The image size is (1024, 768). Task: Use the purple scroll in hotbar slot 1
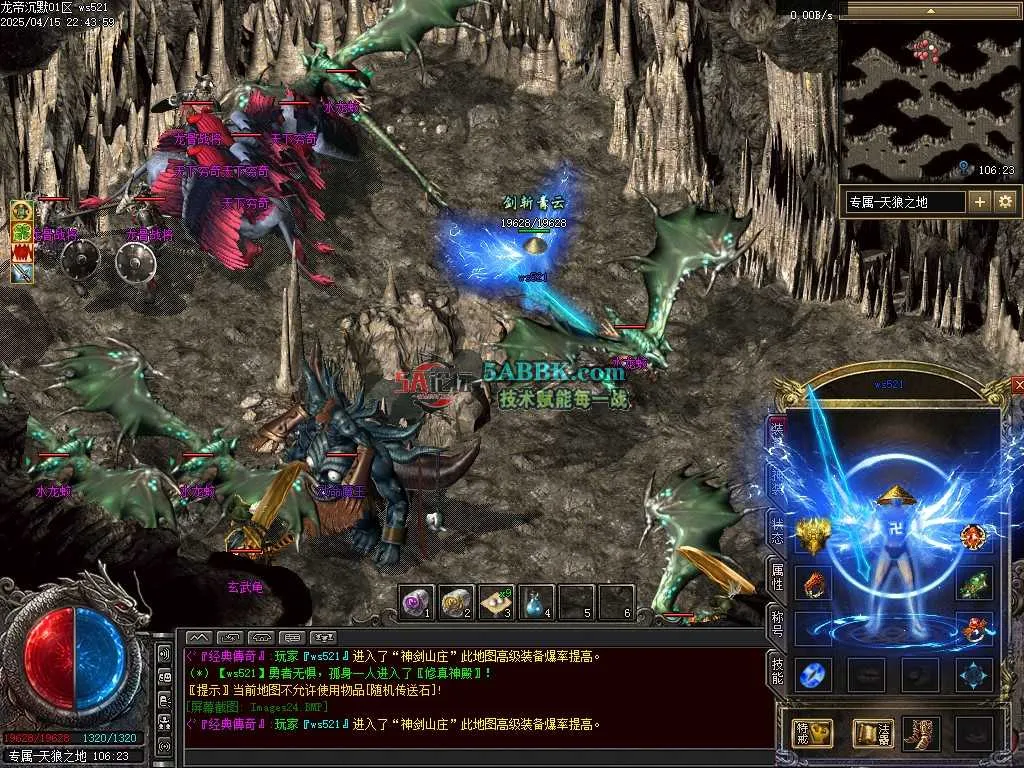(x=416, y=601)
